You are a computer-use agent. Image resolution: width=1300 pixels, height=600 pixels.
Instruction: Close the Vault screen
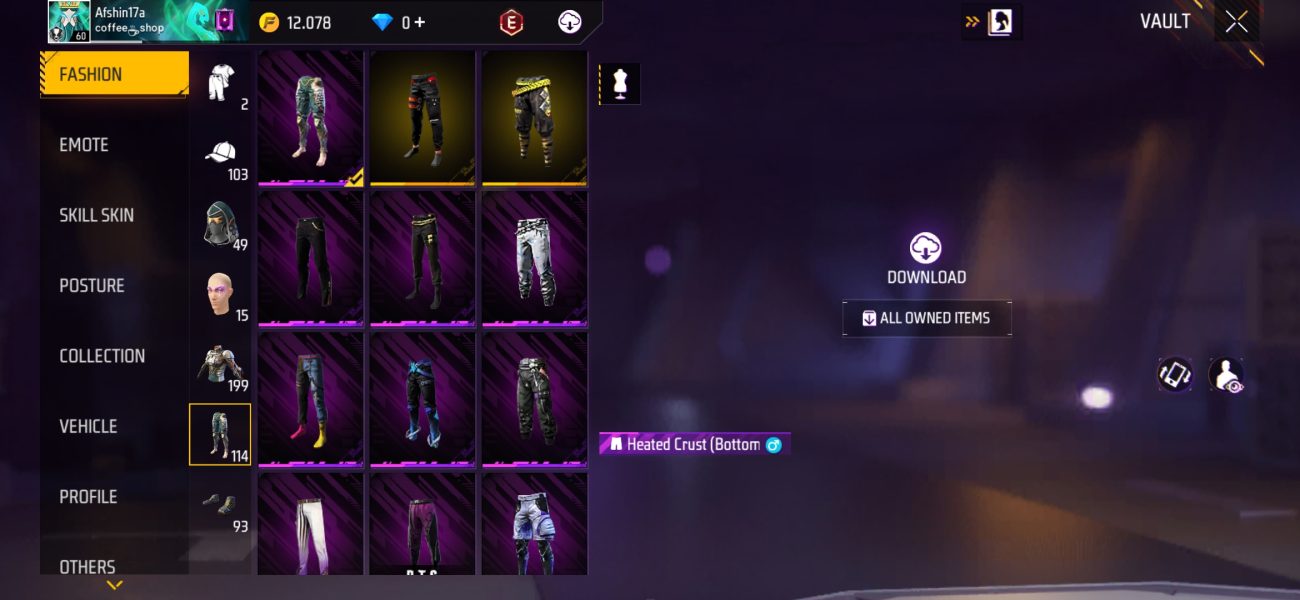pyautogui.click(x=1236, y=22)
